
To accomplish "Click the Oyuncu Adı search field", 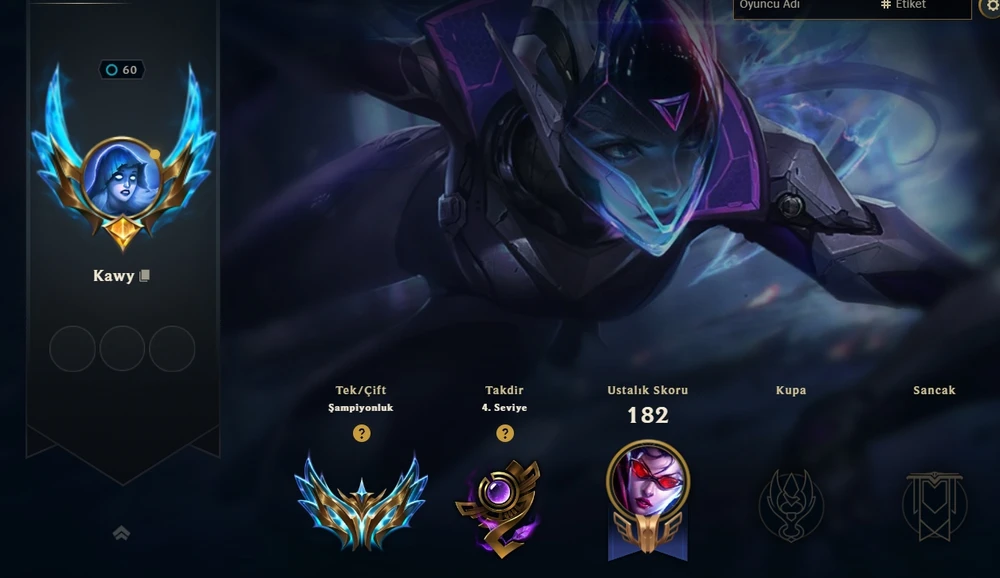I will [800, 6].
